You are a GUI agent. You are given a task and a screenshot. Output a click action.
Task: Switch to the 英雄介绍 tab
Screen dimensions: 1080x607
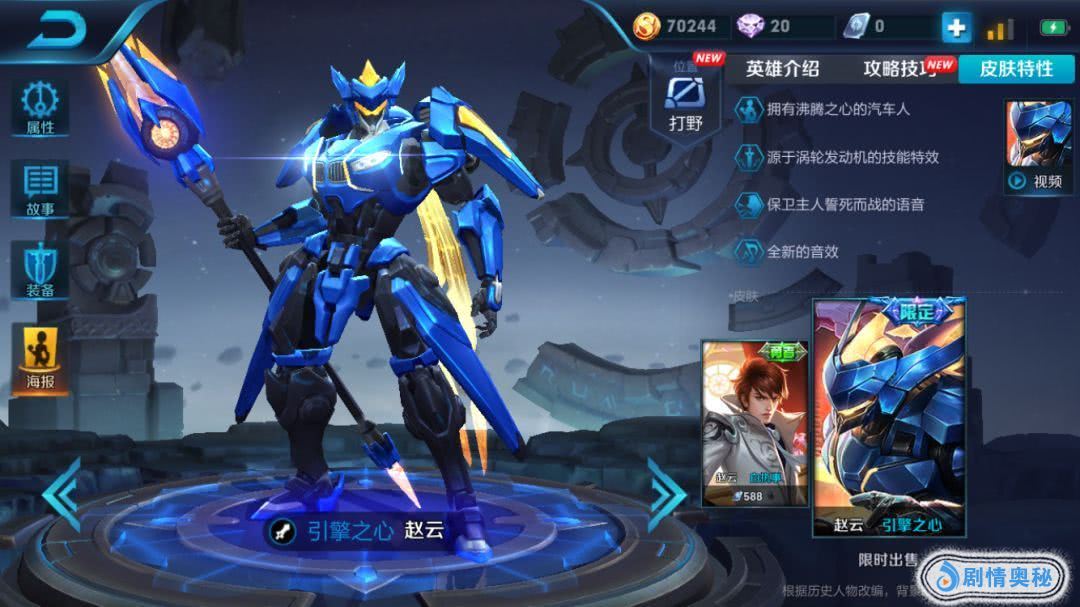tap(783, 68)
